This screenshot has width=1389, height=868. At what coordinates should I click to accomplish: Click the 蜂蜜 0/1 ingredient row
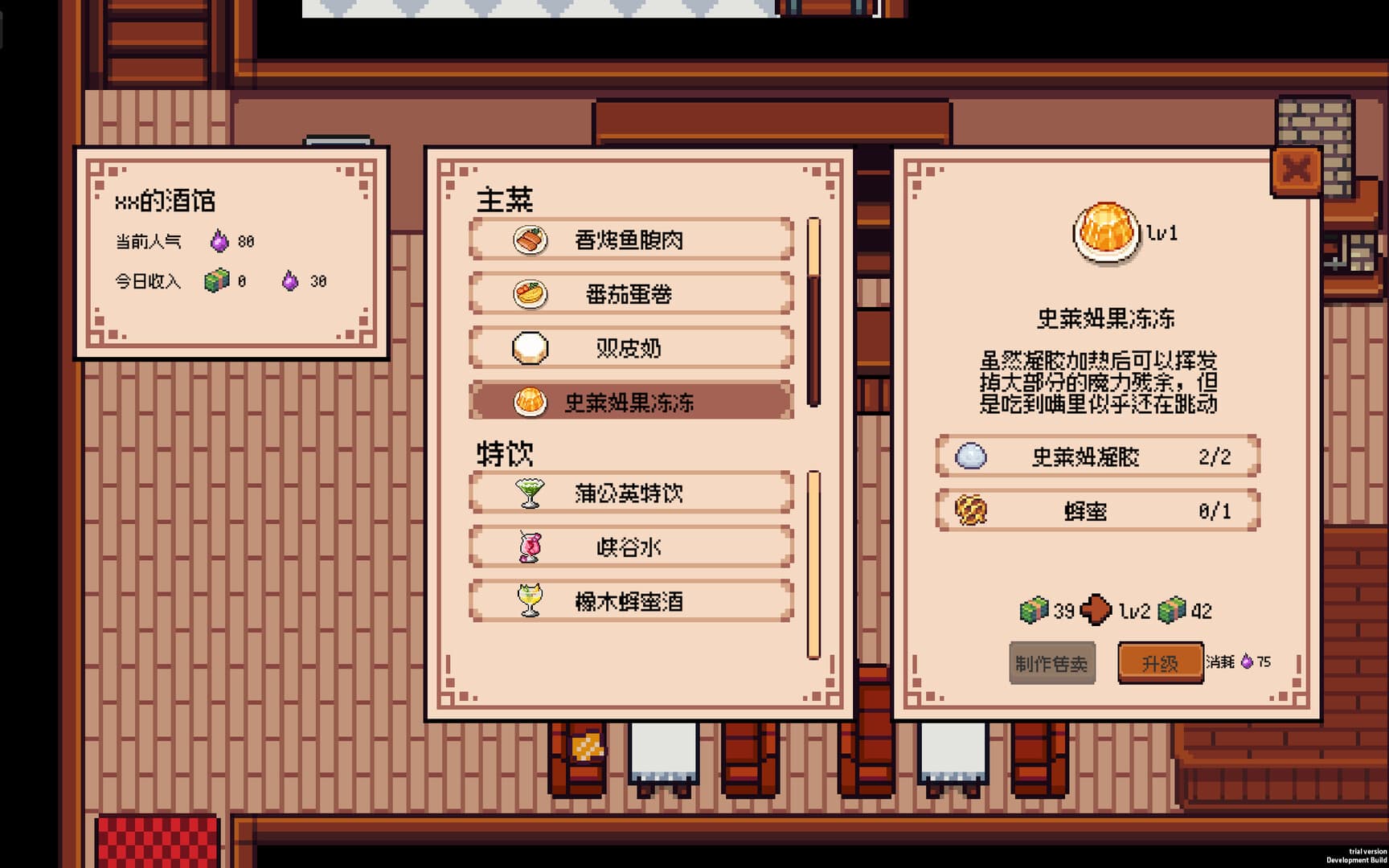coord(1096,510)
